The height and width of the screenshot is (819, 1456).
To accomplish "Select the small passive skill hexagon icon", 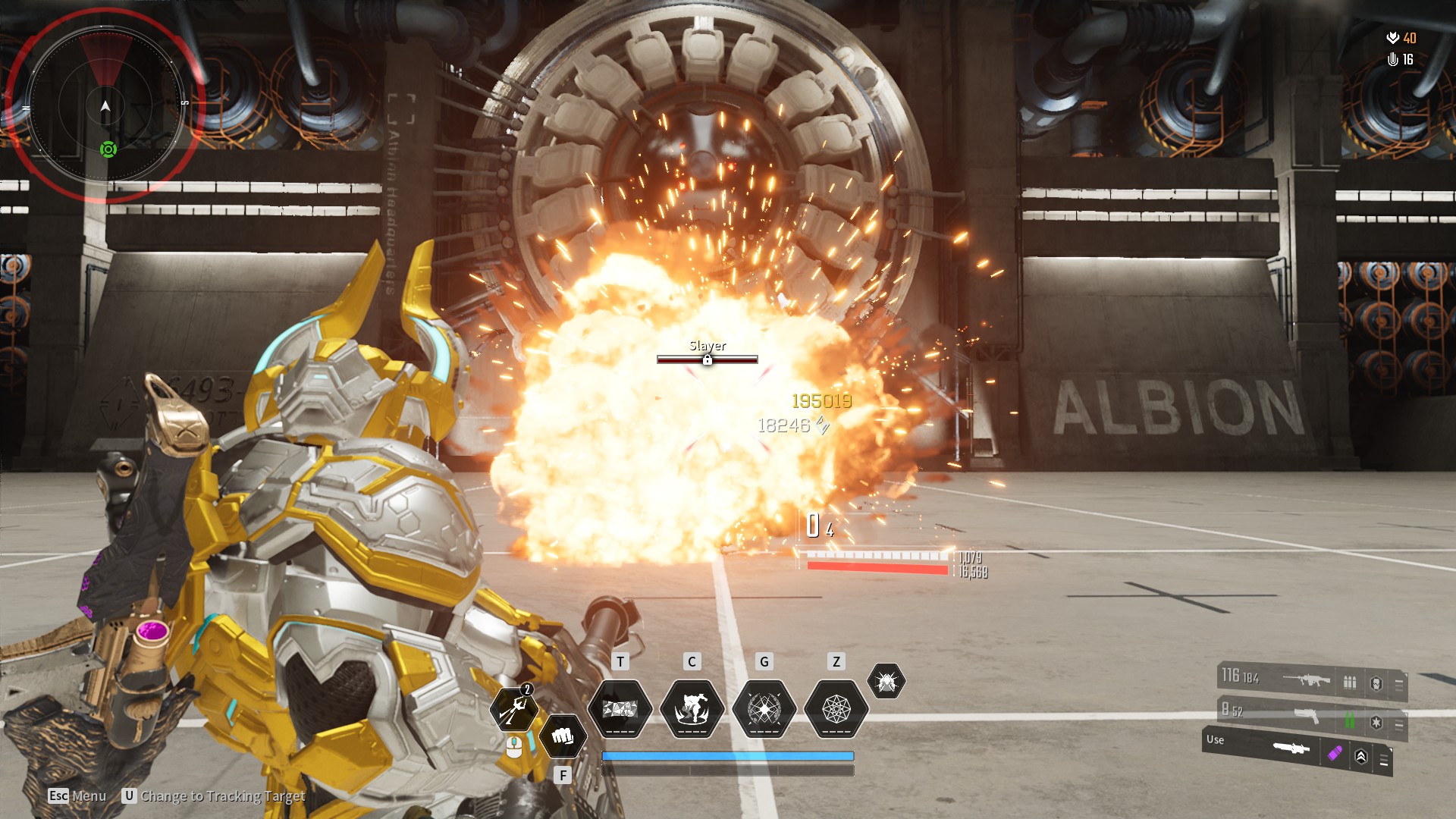I will click(x=886, y=681).
